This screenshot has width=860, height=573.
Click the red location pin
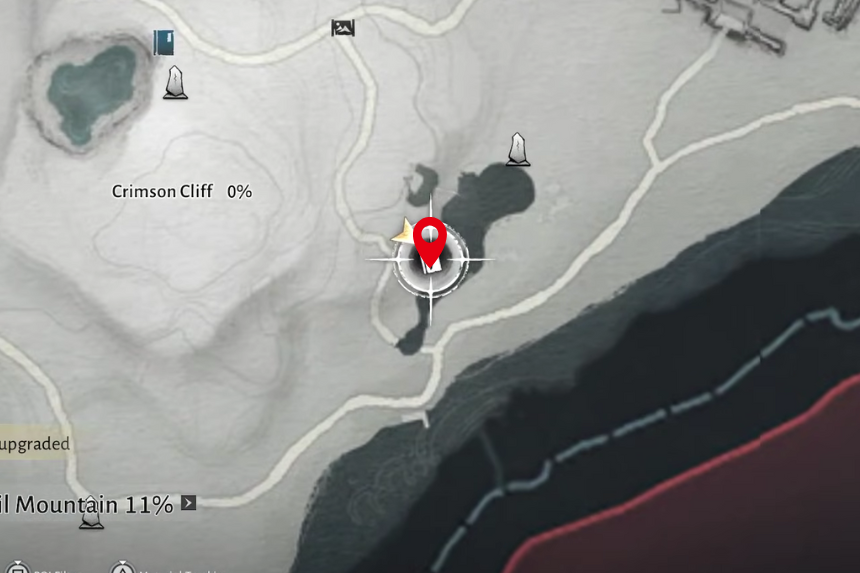pyautogui.click(x=429, y=240)
